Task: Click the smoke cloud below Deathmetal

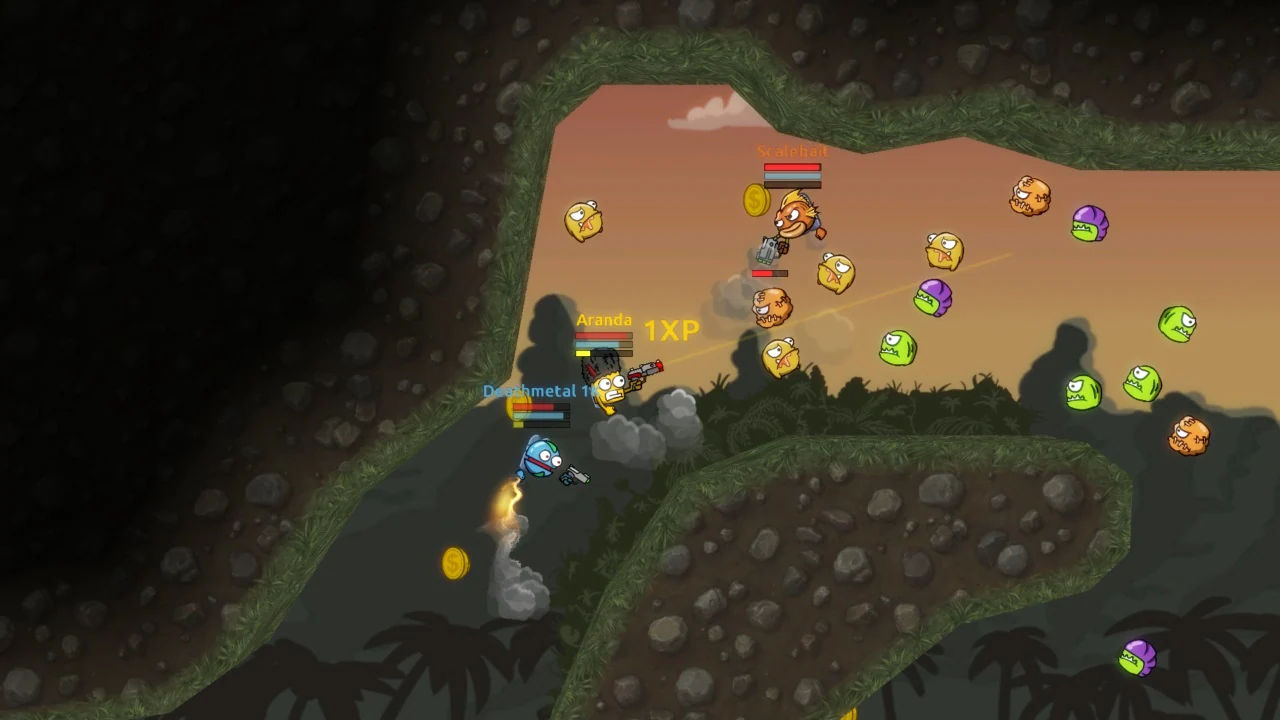Action: tap(520, 590)
